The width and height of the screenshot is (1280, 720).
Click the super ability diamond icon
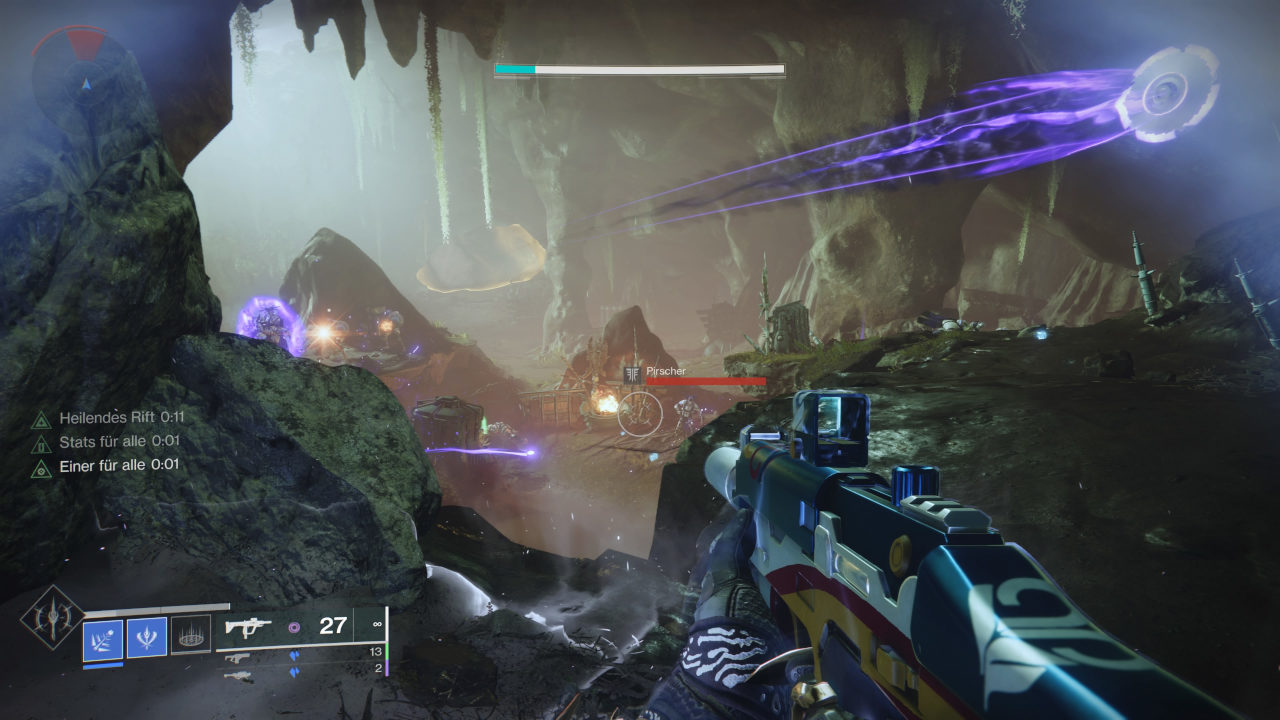(x=51, y=617)
